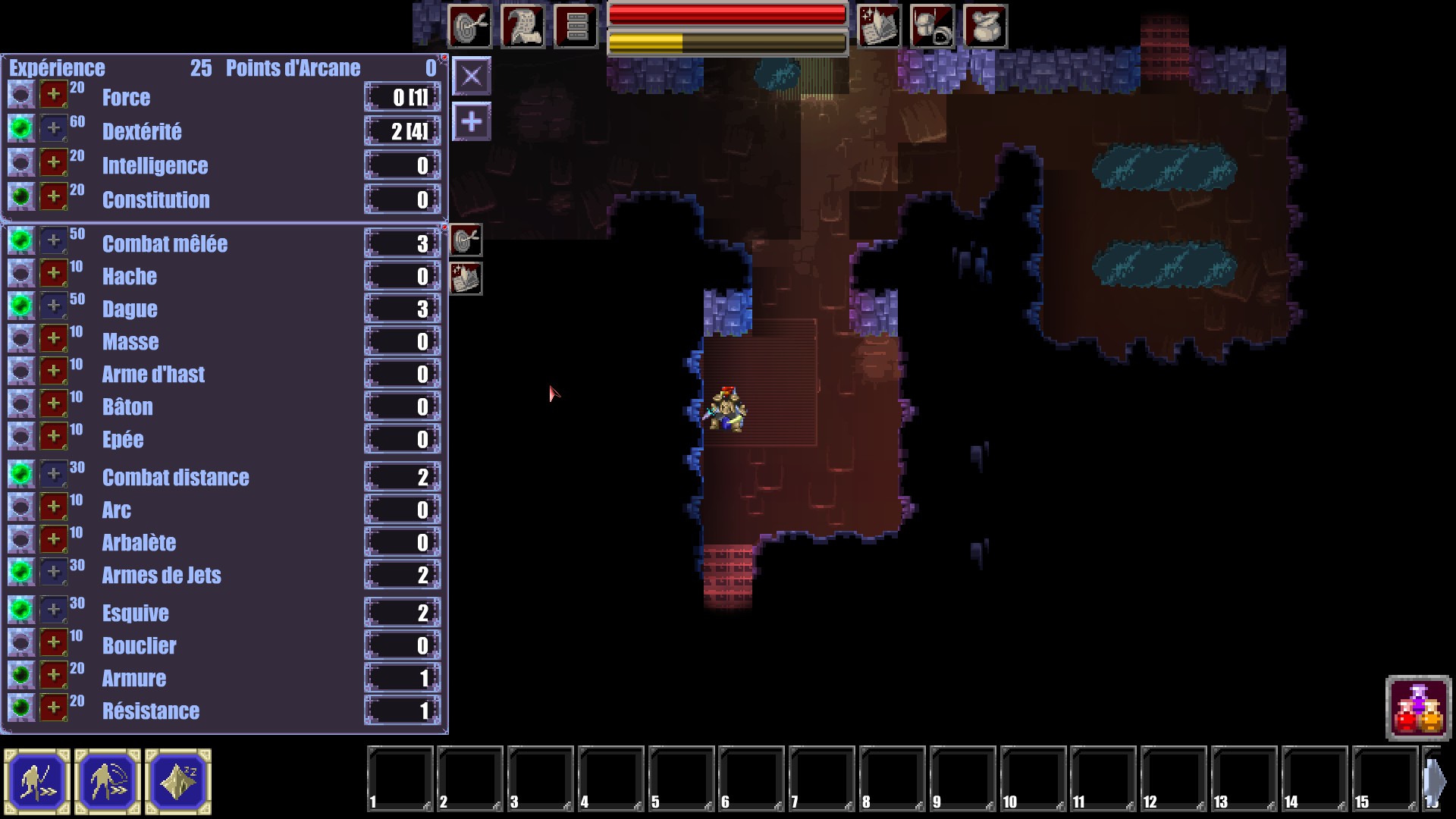Open the potions icon
The width and height of the screenshot is (1456, 819).
pos(1418,709)
